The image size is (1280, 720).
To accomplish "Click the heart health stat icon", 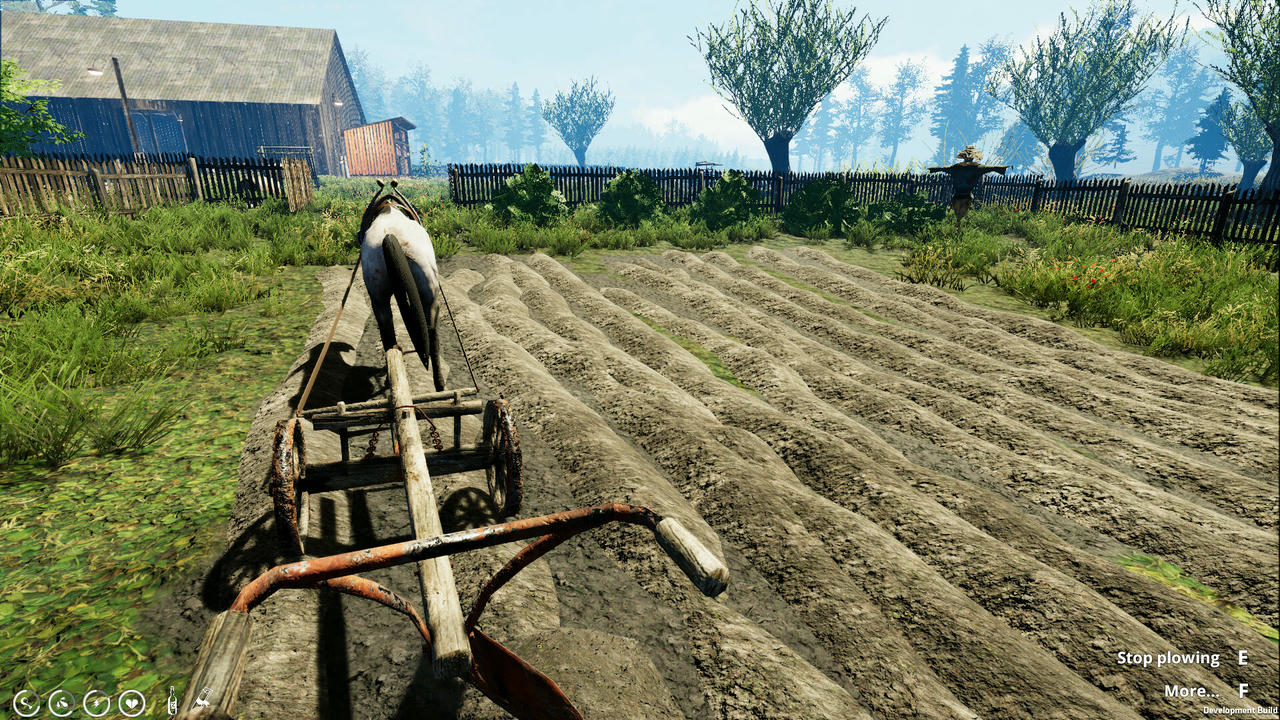I will [132, 703].
